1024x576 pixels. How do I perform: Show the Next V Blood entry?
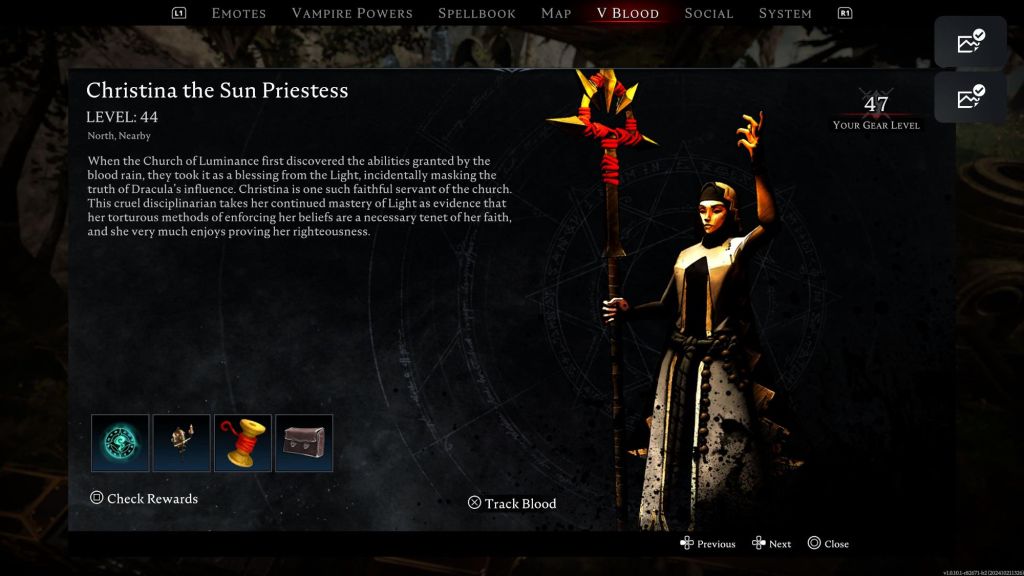[772, 544]
